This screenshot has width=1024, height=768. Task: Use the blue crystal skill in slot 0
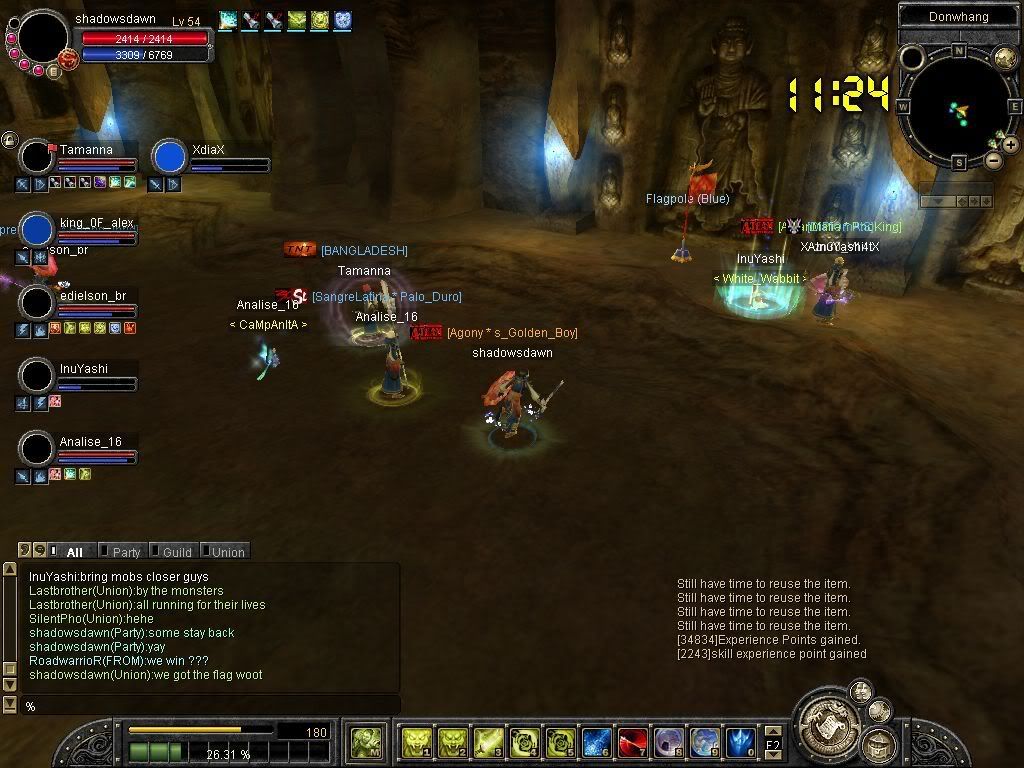(741, 742)
